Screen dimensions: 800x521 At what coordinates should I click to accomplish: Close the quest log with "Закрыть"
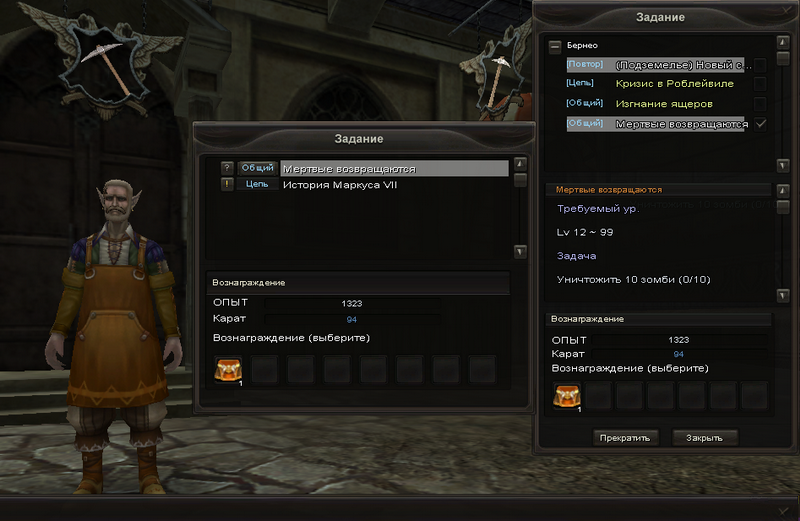705,438
